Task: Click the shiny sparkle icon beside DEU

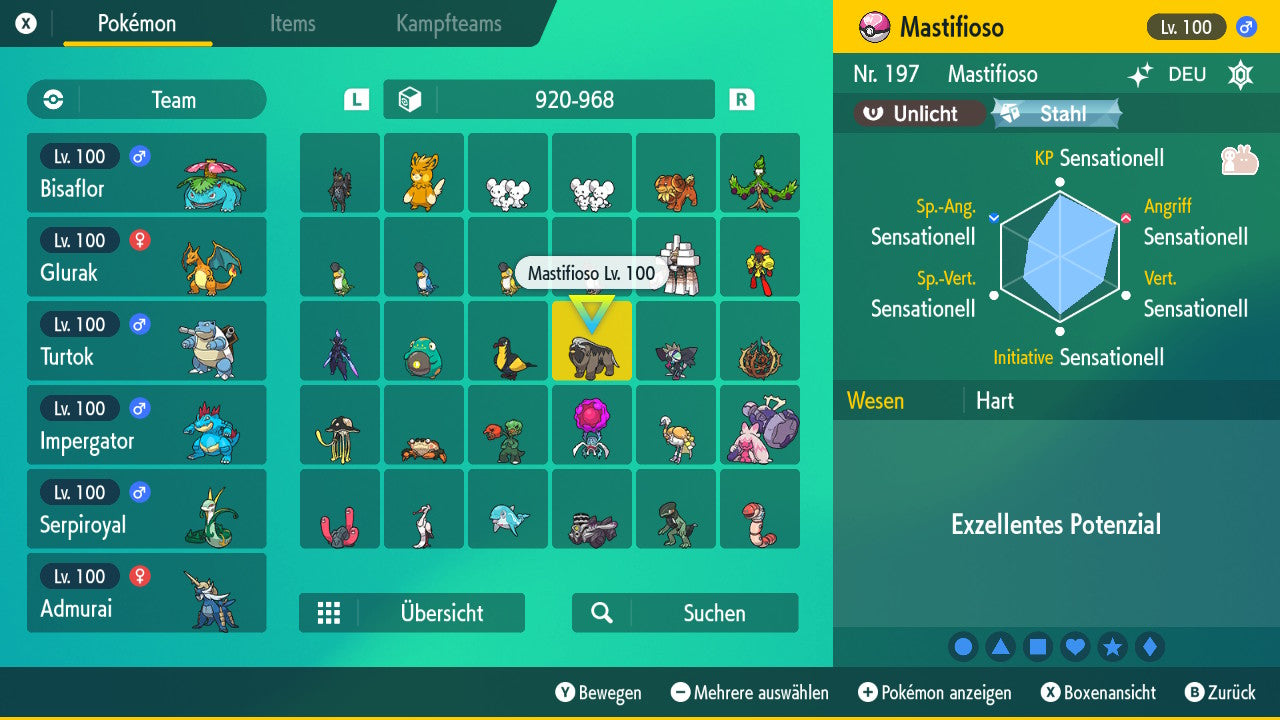Action: point(1140,74)
